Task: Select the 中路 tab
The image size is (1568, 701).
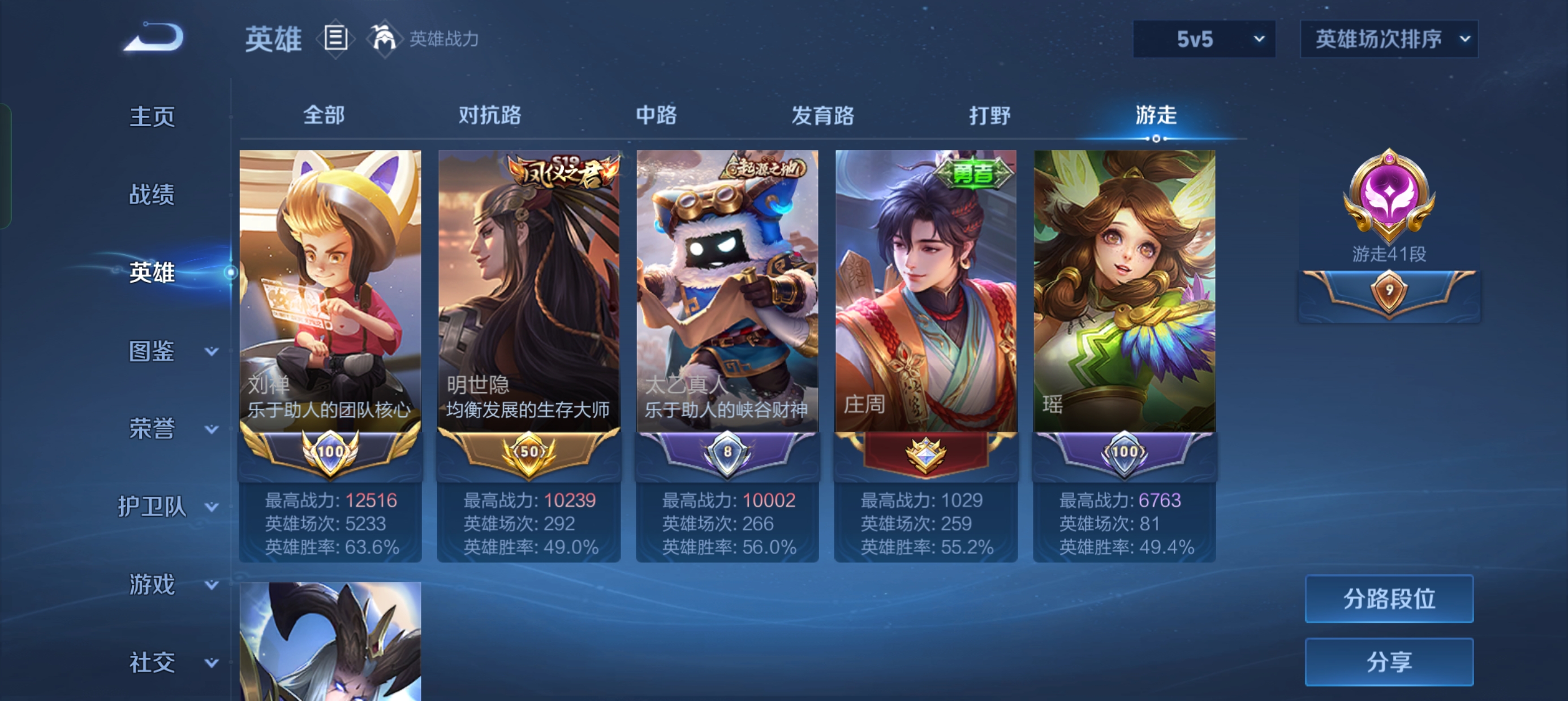Action: (x=656, y=115)
